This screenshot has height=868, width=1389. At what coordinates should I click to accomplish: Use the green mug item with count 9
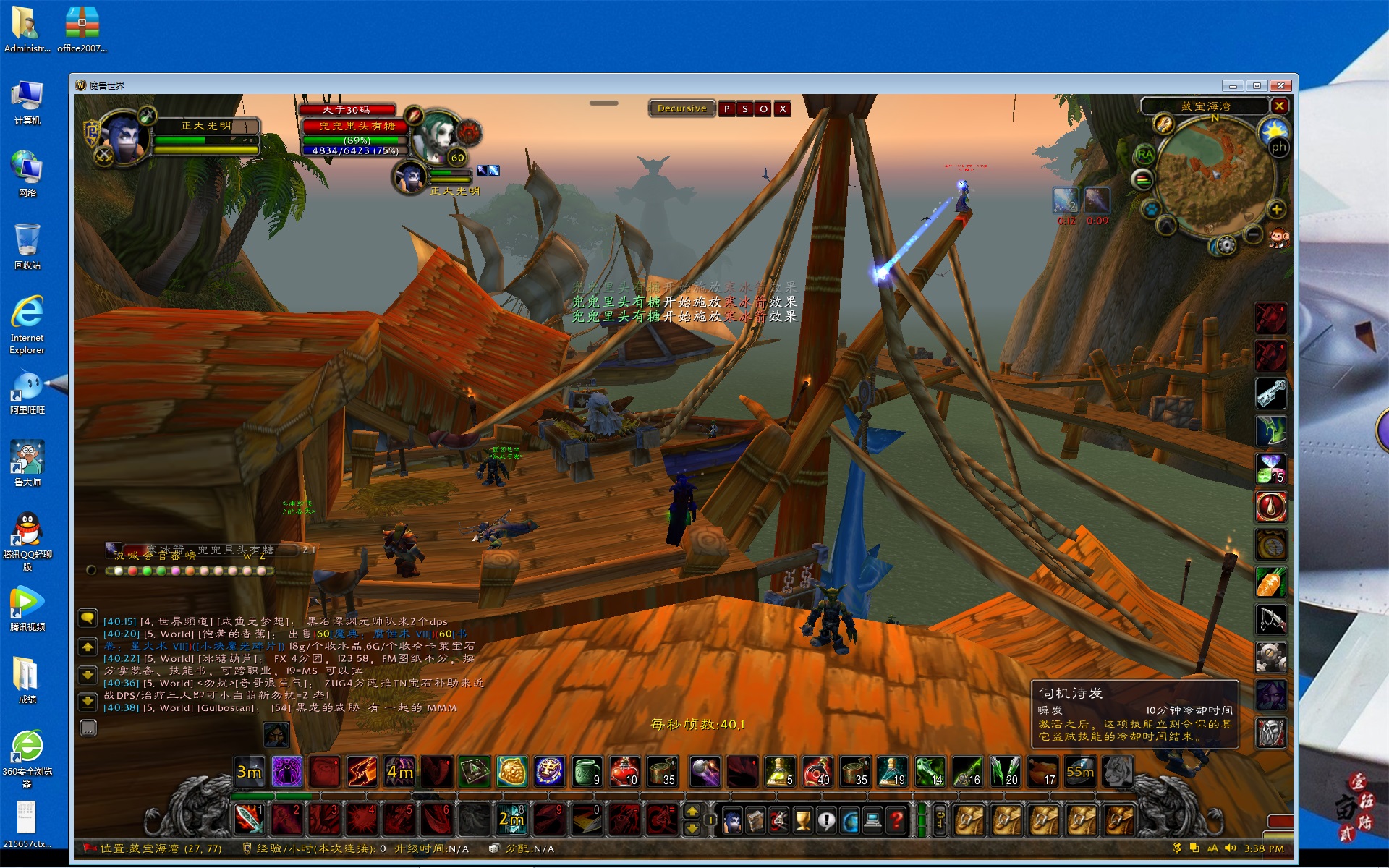pos(586,772)
